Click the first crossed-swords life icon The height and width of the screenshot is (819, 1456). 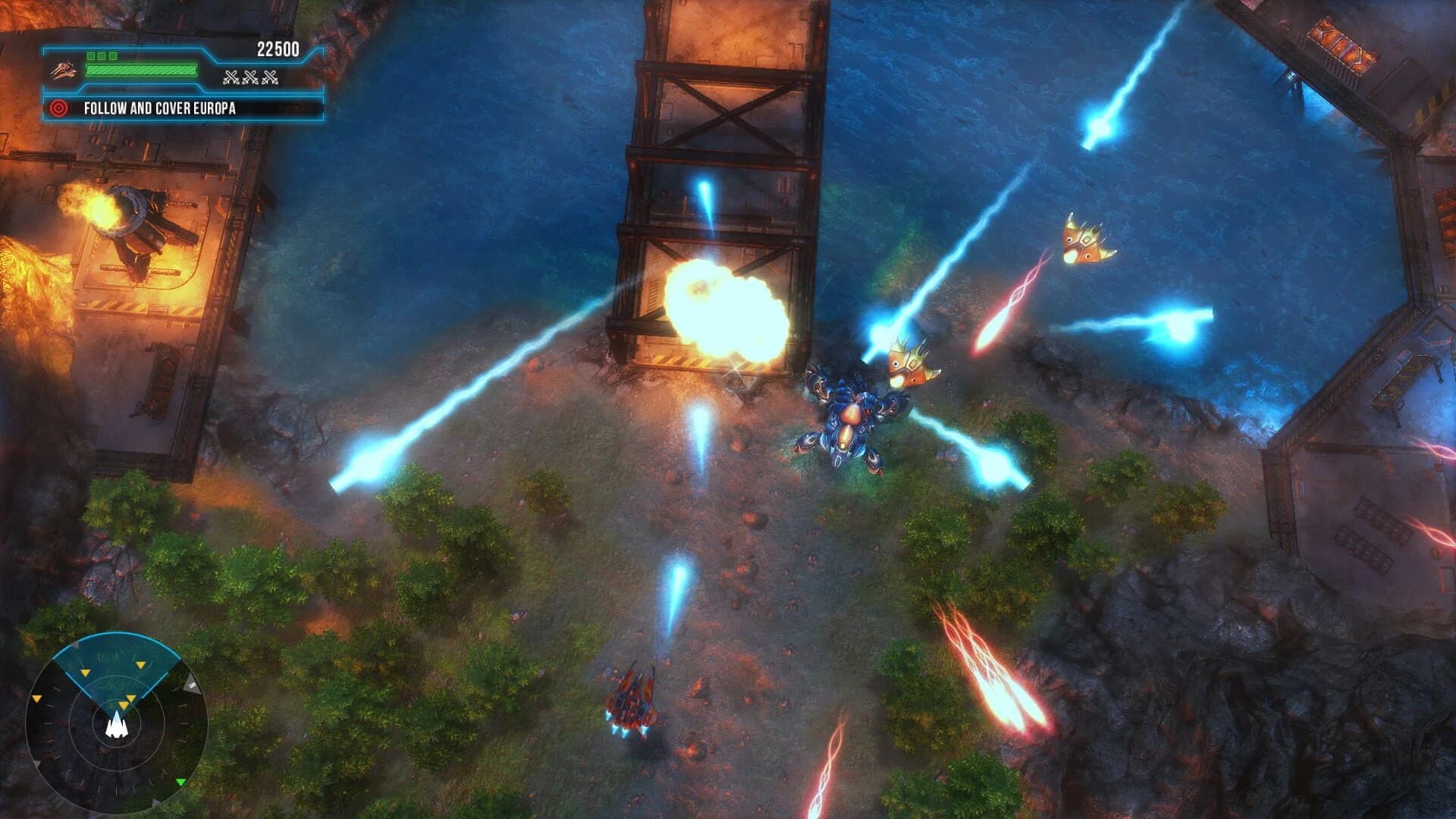pos(231,78)
